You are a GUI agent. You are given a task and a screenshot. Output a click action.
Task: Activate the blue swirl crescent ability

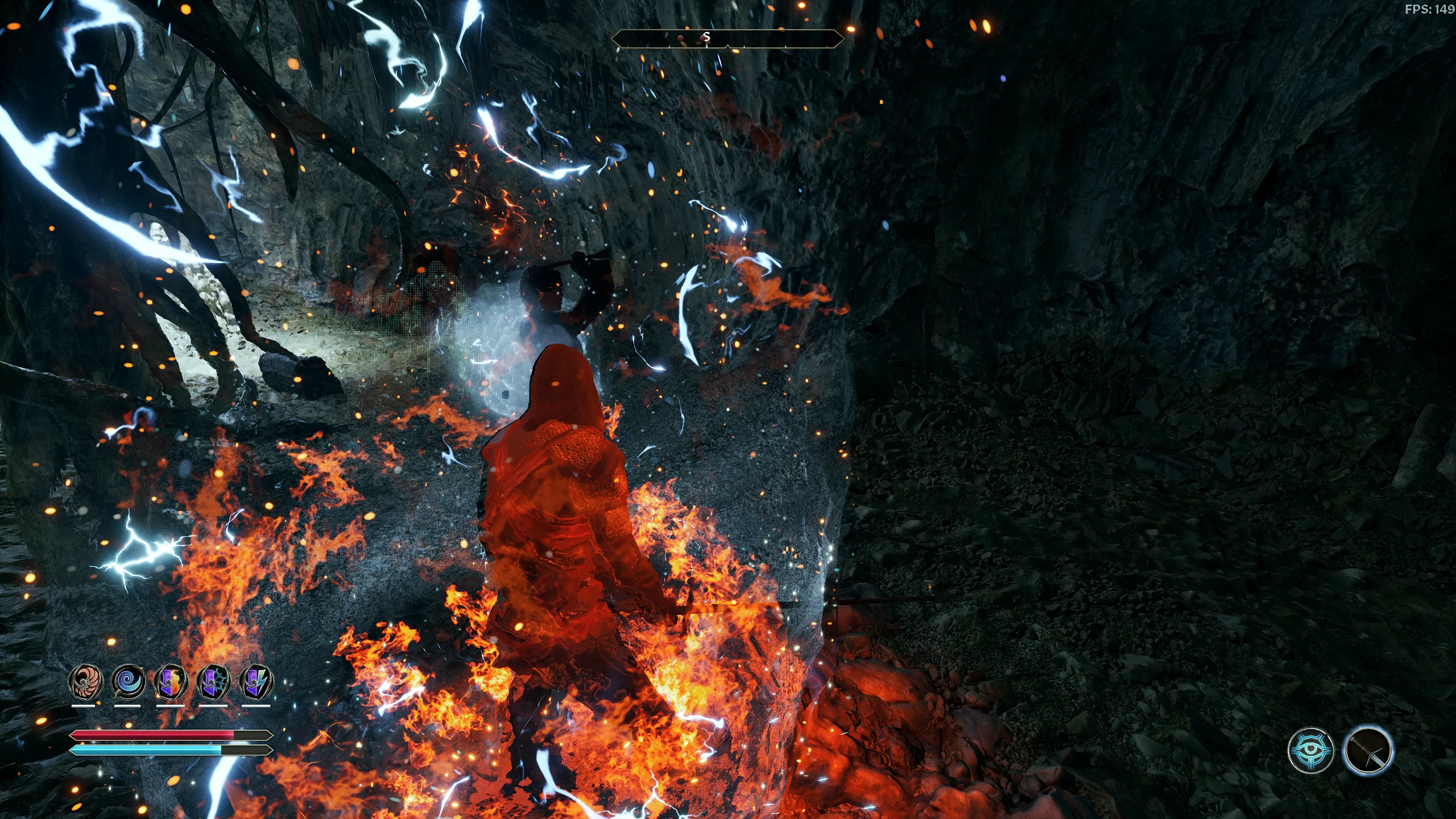pos(128,682)
